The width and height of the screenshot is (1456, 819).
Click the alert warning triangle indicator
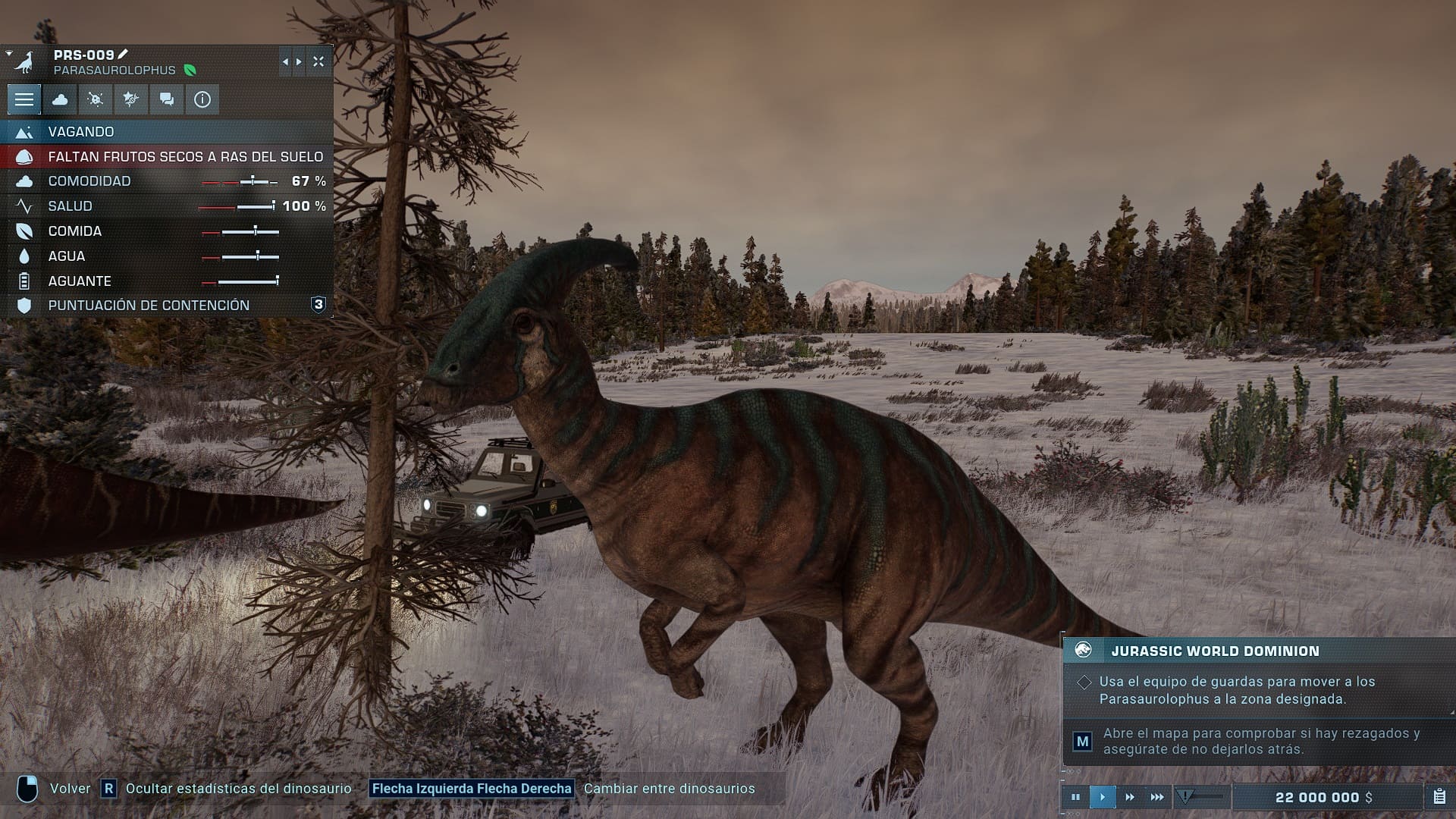[1185, 796]
